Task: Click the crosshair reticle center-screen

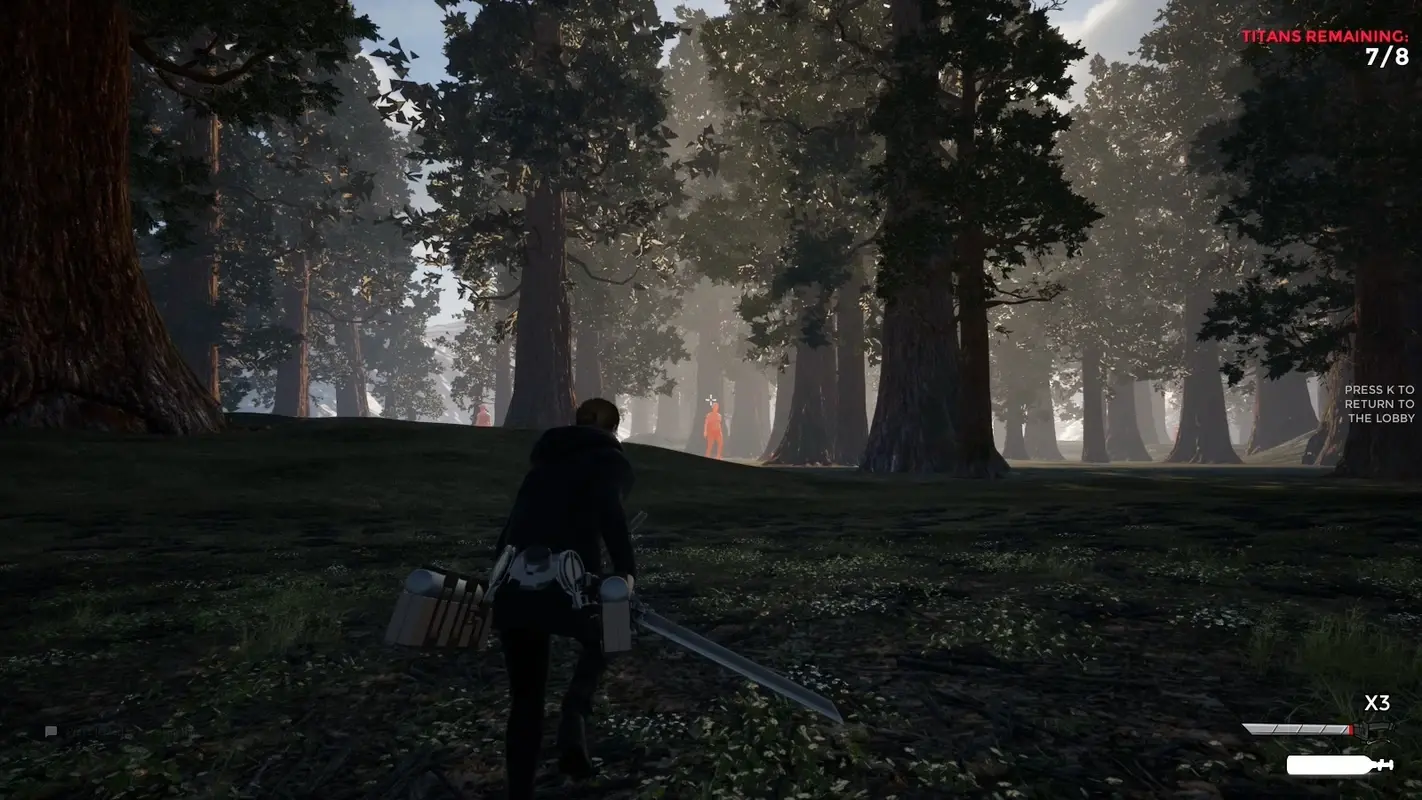Action: click(711, 399)
